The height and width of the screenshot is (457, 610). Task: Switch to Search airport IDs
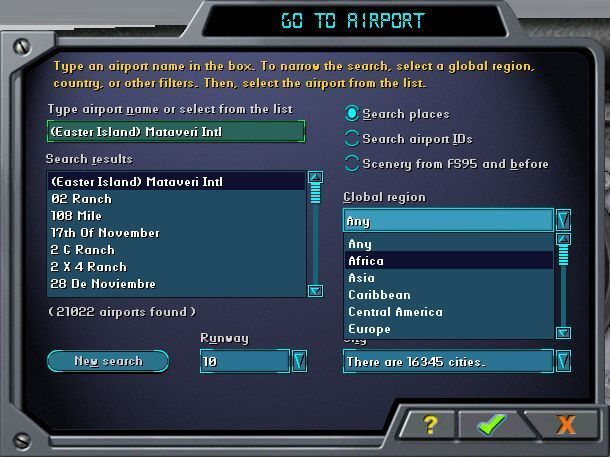click(x=352, y=138)
